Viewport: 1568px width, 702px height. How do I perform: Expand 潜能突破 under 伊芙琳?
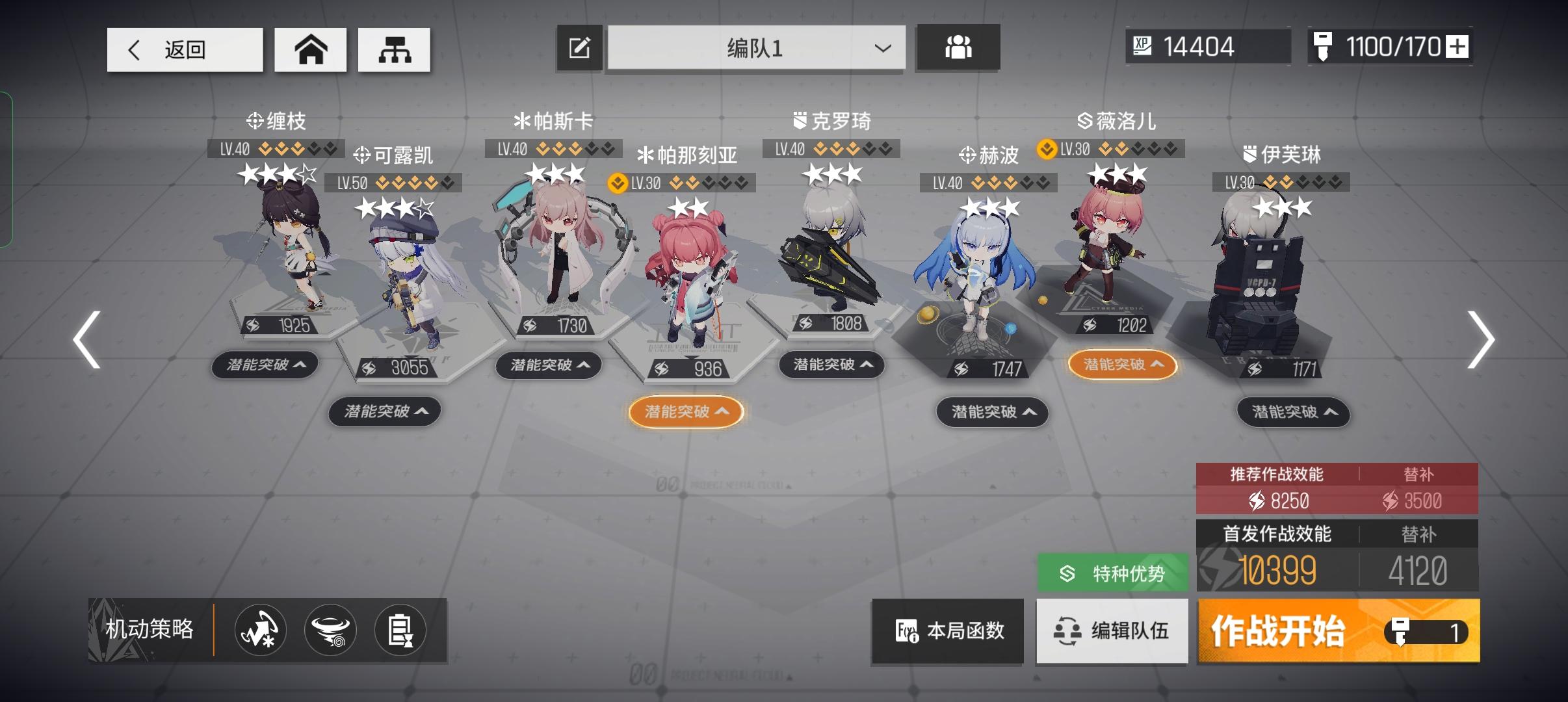tap(1293, 413)
